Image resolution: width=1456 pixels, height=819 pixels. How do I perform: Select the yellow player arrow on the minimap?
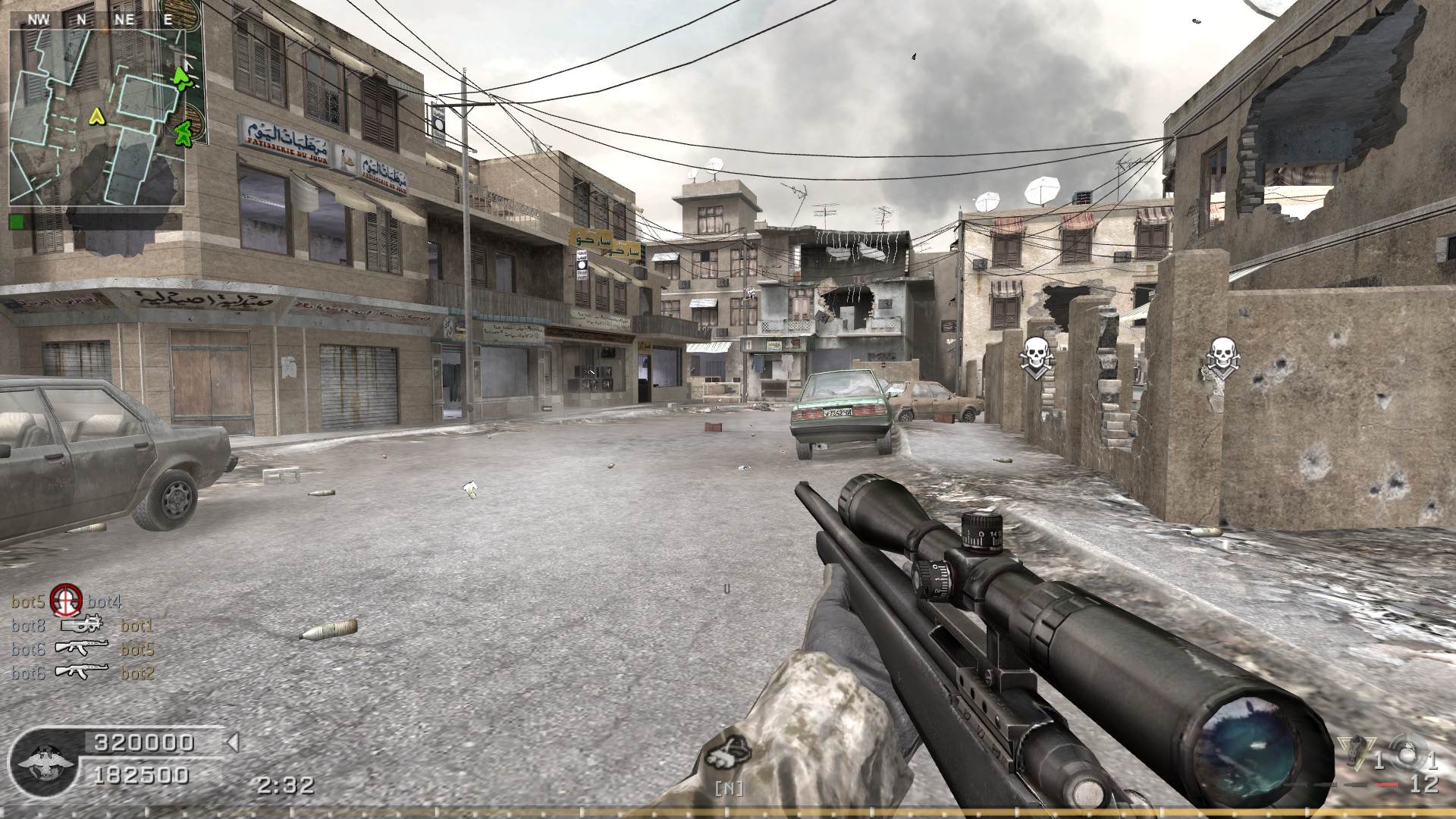(96, 116)
